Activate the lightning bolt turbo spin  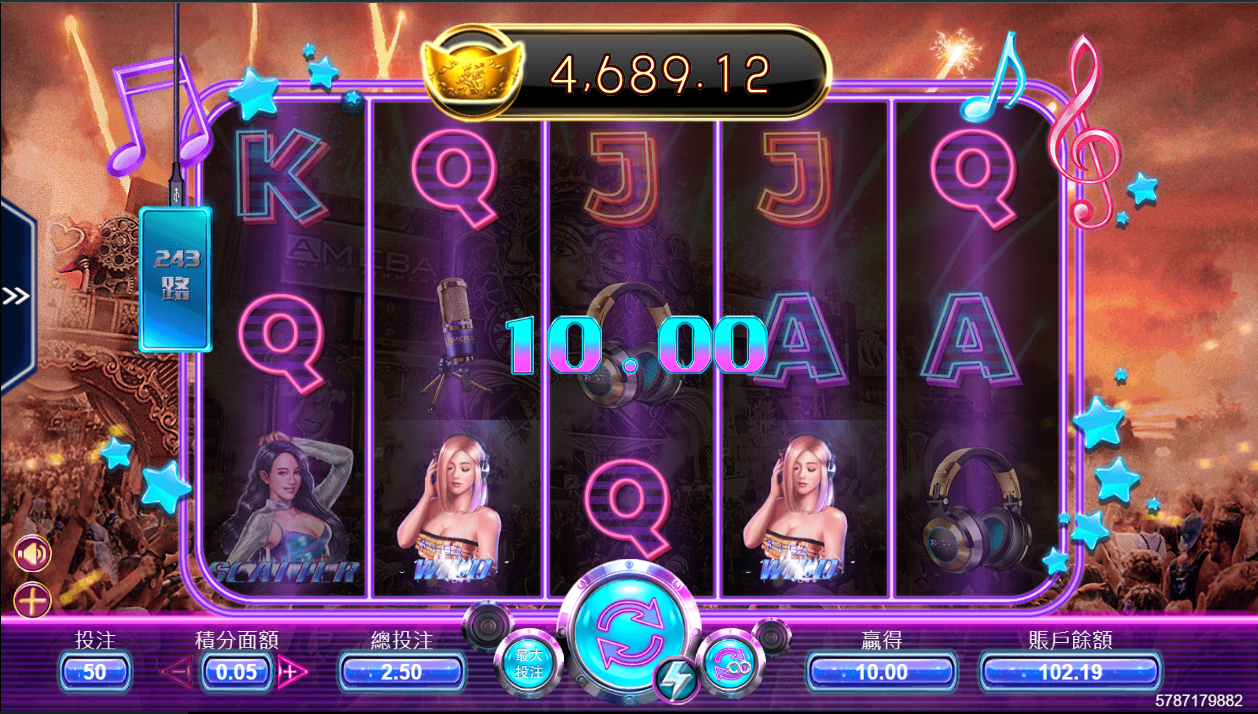click(x=677, y=681)
